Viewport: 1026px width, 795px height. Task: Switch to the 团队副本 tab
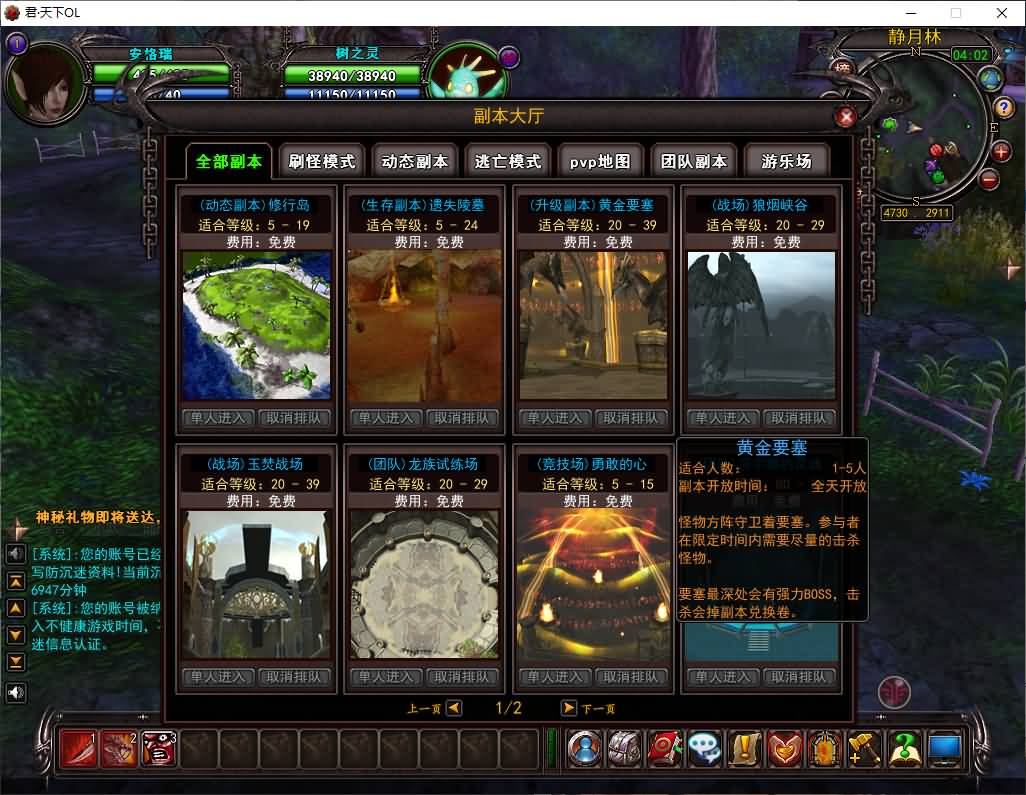click(694, 161)
